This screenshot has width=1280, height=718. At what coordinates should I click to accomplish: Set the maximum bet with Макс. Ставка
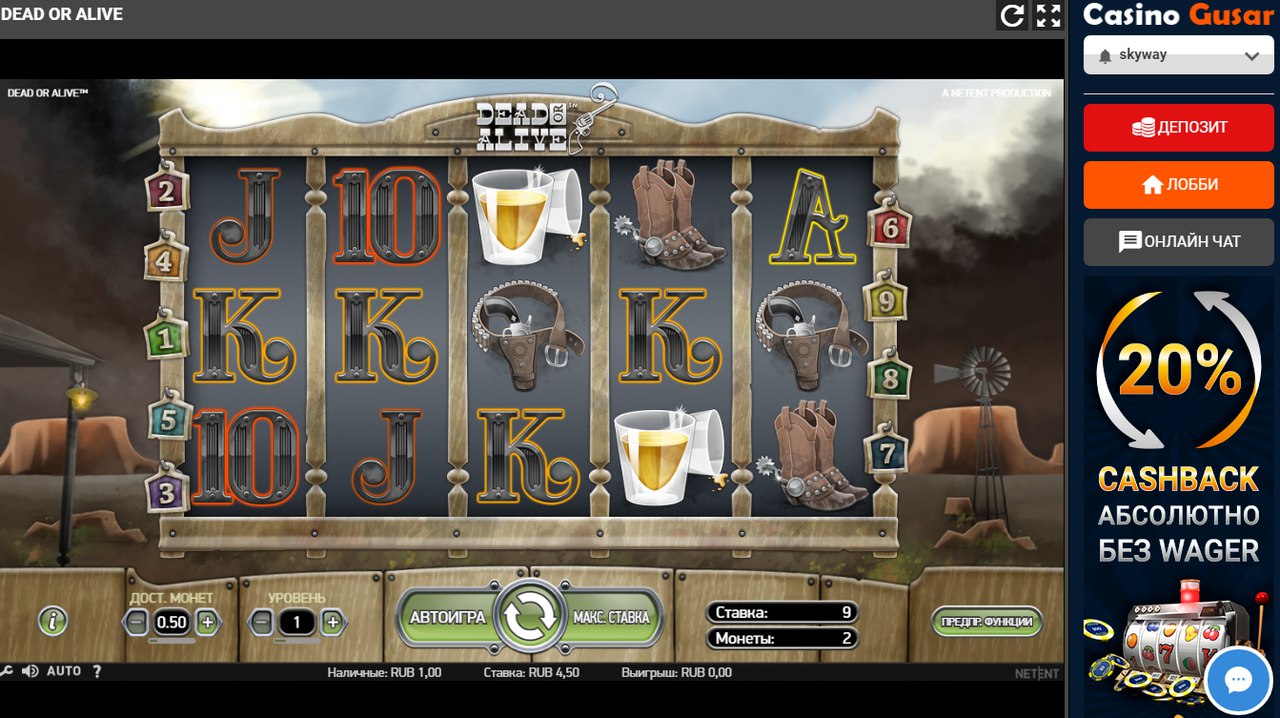tap(611, 617)
